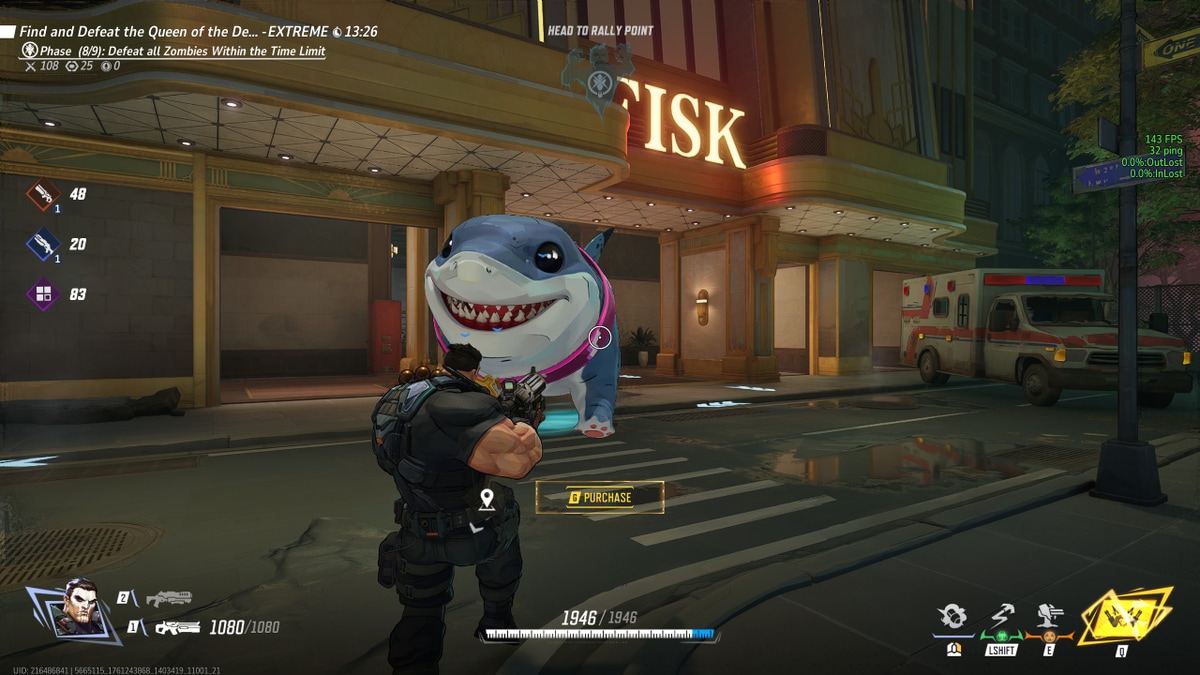Switch to the shotgun in slot 2
This screenshot has width=1200, height=675.
point(168,598)
